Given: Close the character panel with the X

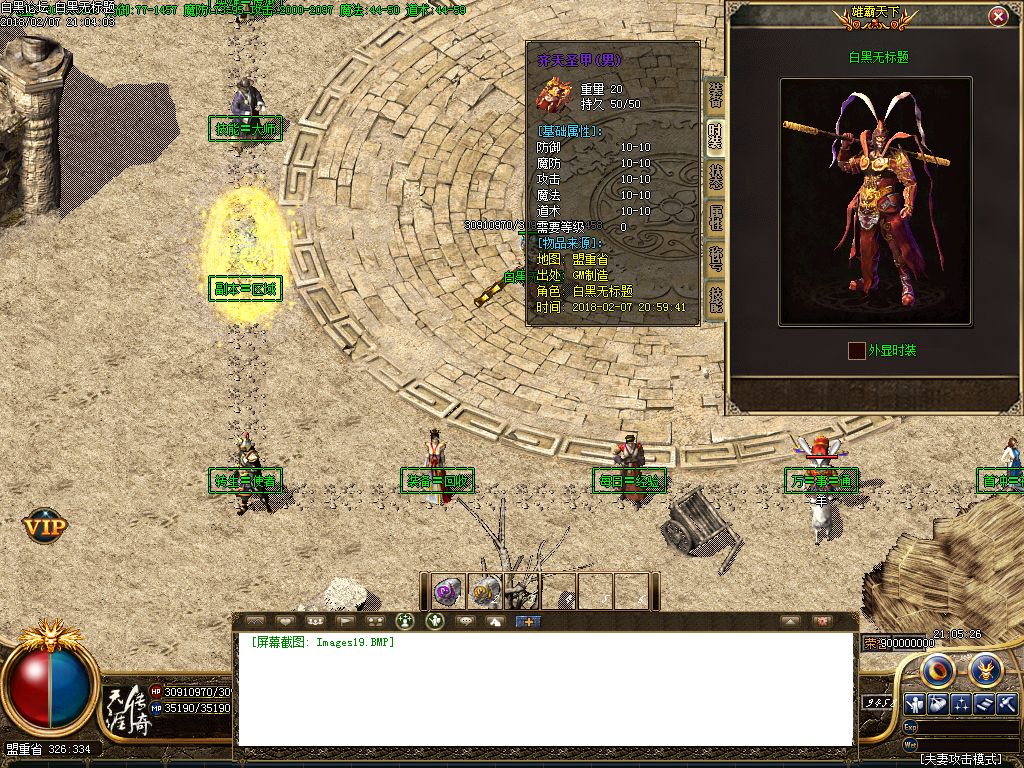Looking at the screenshot, I should pyautogui.click(x=998, y=17).
